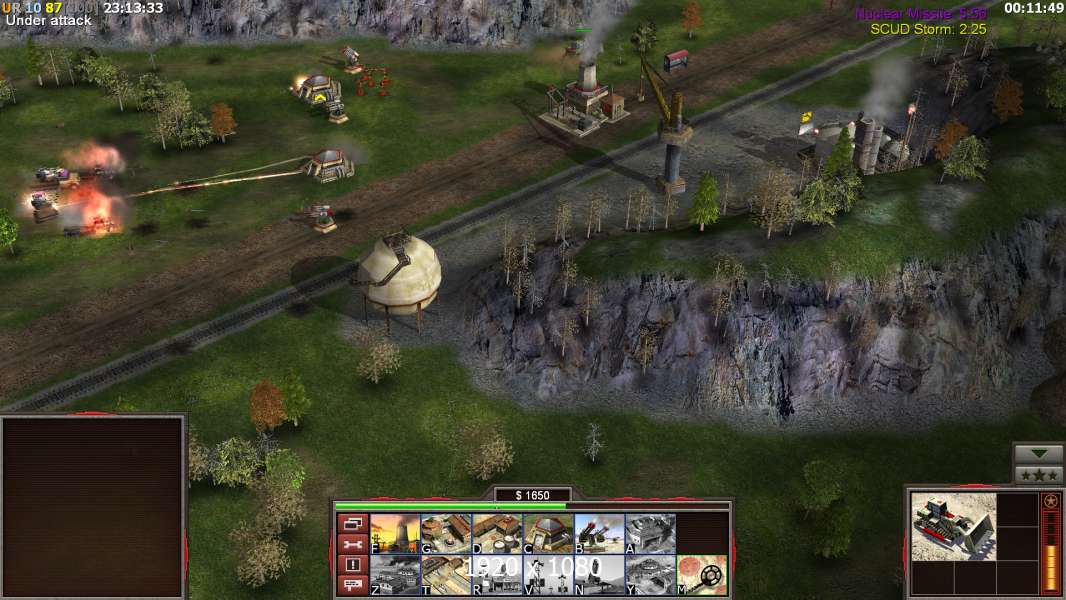This screenshot has height=600, width=1066.
Task: Click the selected dozer portrait
Action: click(953, 526)
